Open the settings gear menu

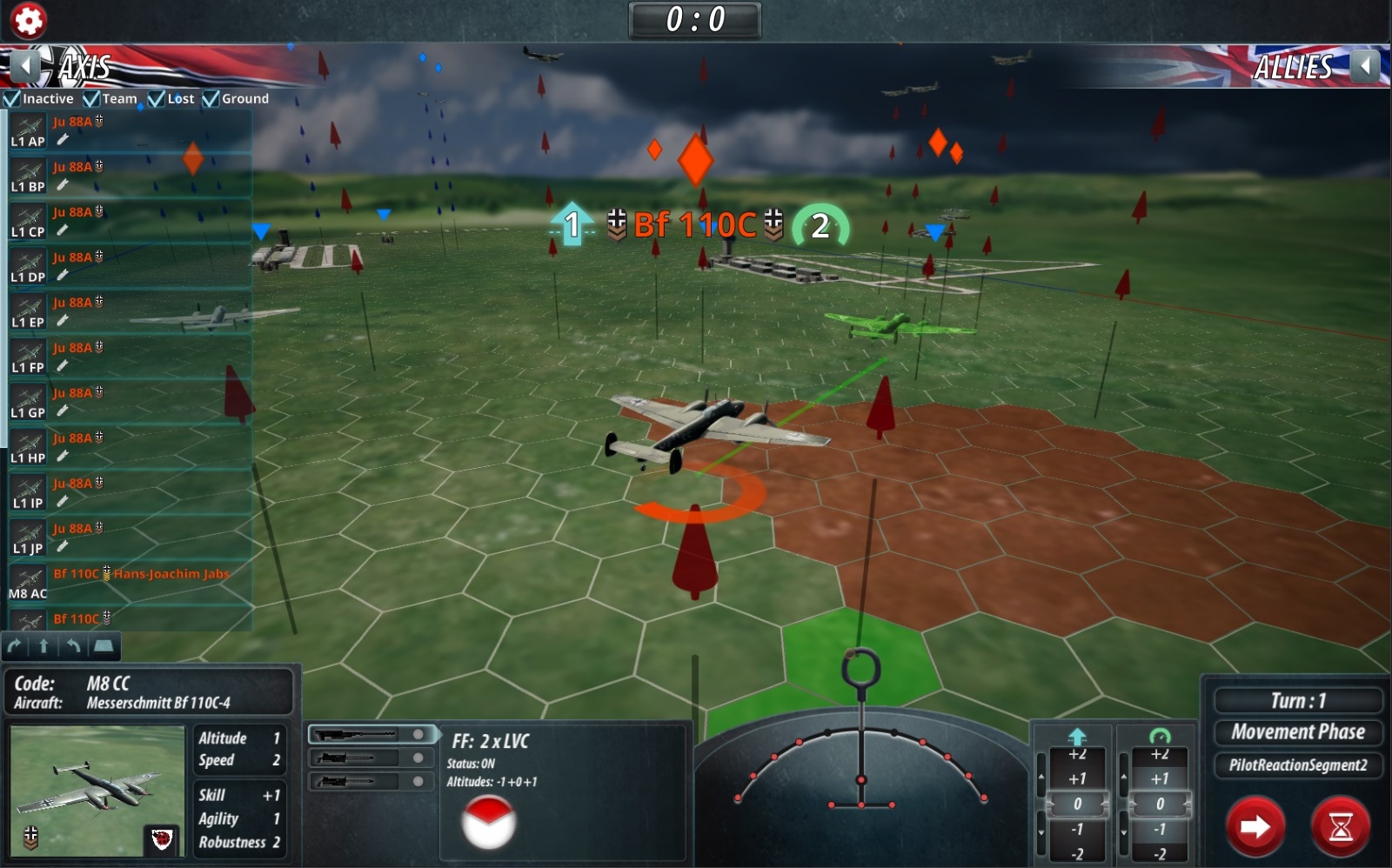(x=28, y=20)
